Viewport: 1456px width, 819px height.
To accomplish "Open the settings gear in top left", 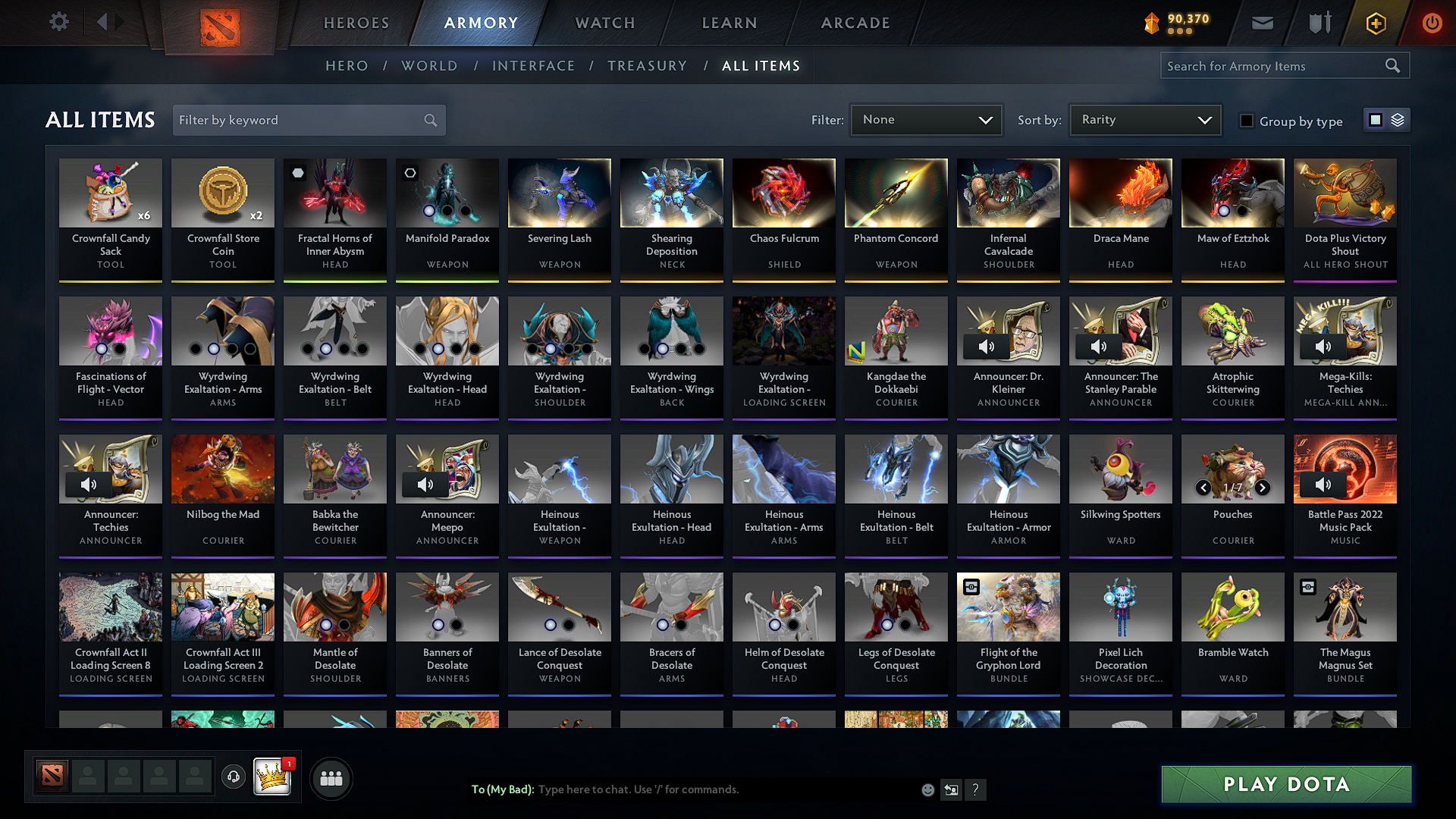I will [x=58, y=22].
